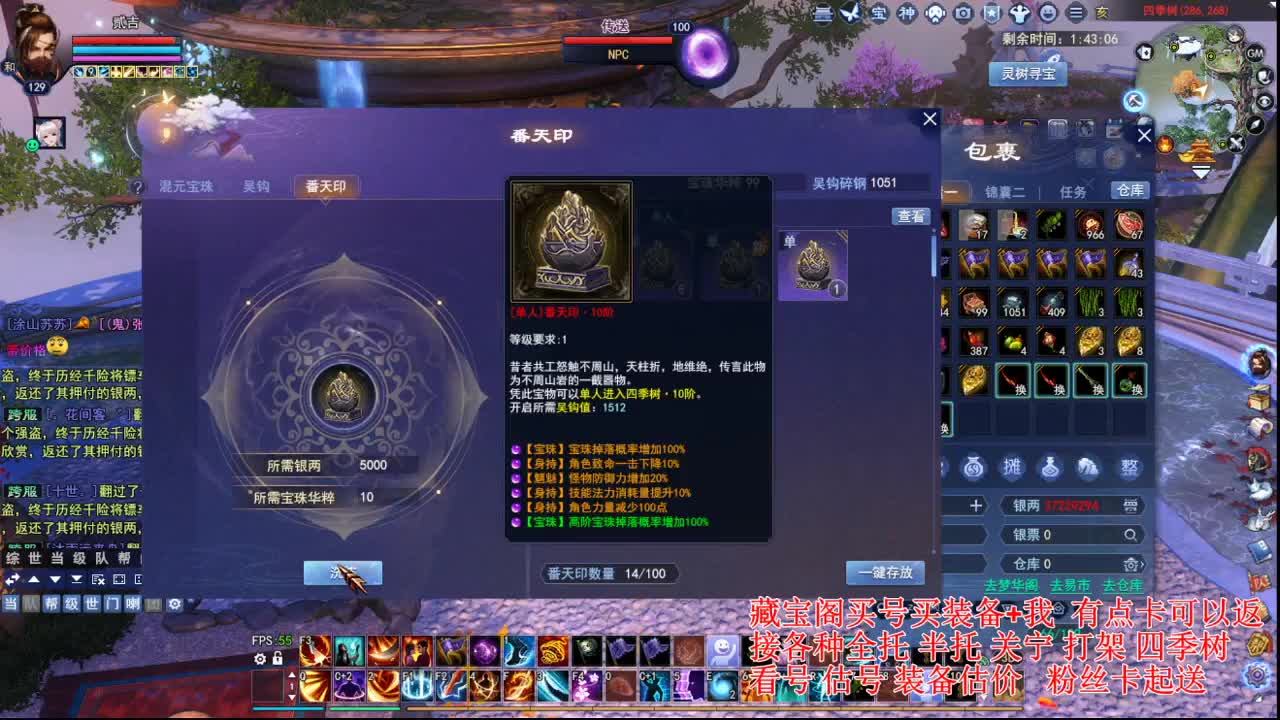Viewport: 1280px width, 720px height.
Task: Toggle the eye icon on the minimap edge
Action: [x=1264, y=102]
